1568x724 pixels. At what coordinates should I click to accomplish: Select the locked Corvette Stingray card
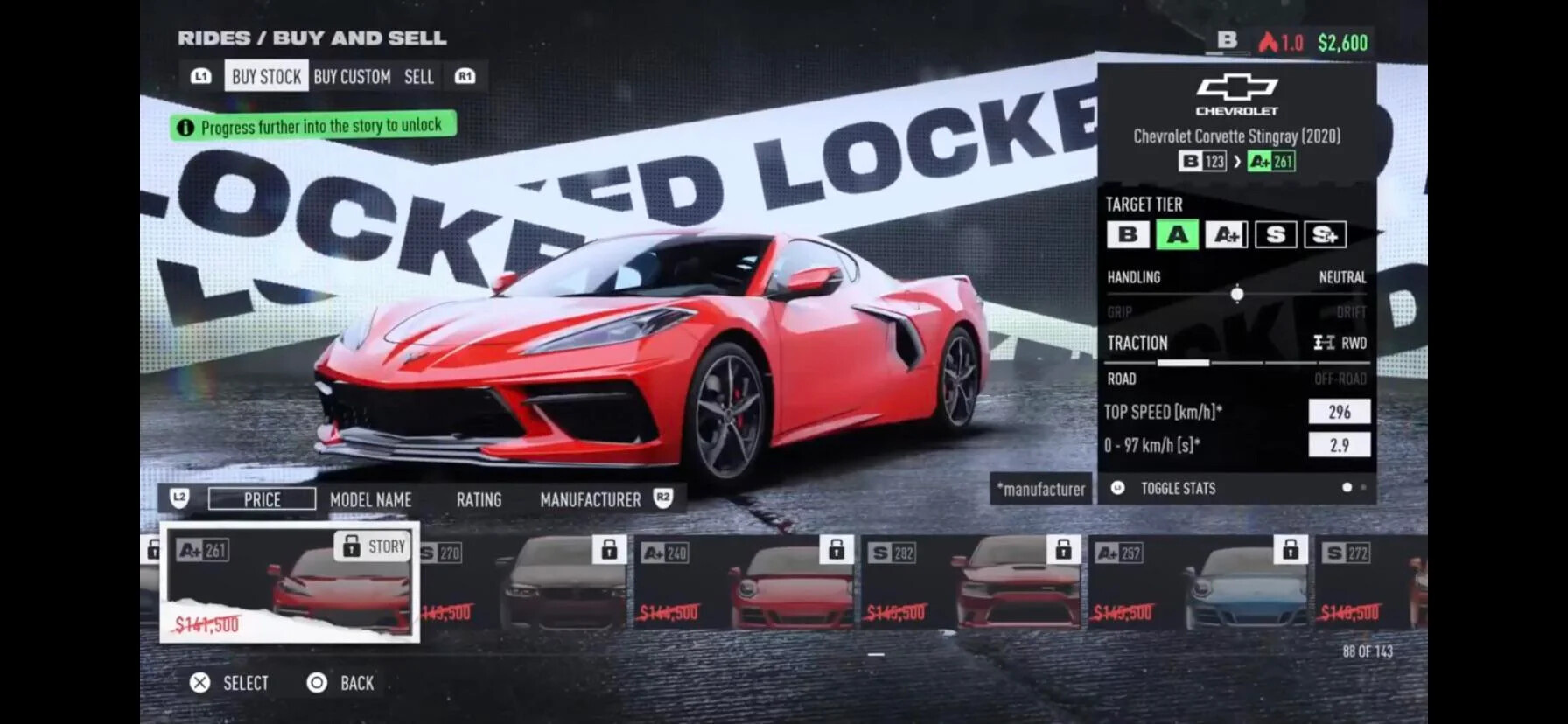(x=290, y=582)
